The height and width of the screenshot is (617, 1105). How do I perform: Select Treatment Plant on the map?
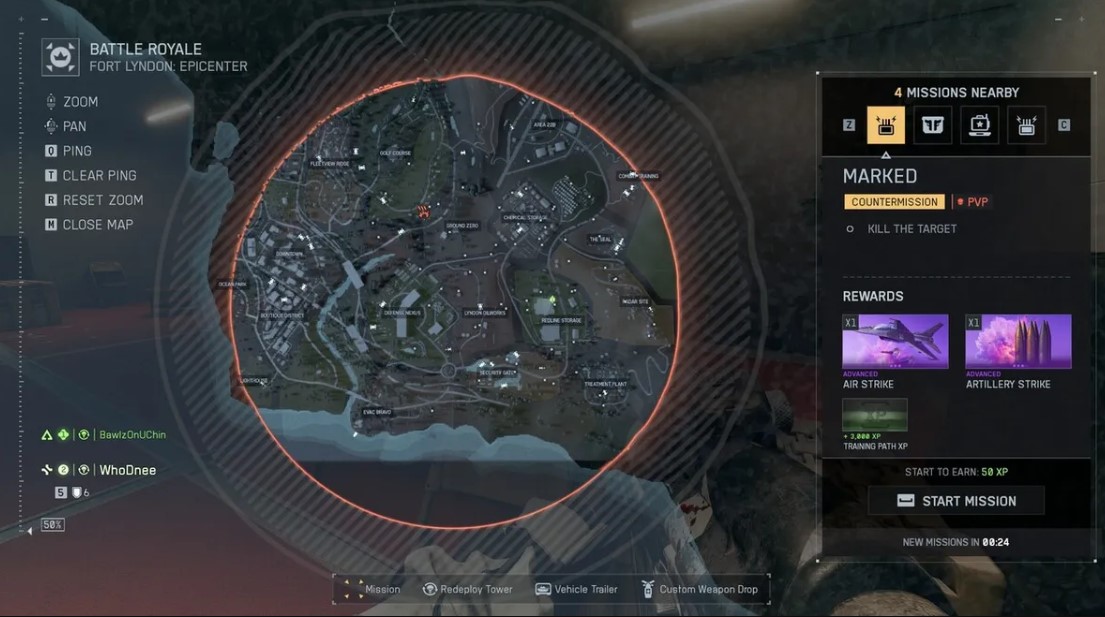[x=604, y=384]
